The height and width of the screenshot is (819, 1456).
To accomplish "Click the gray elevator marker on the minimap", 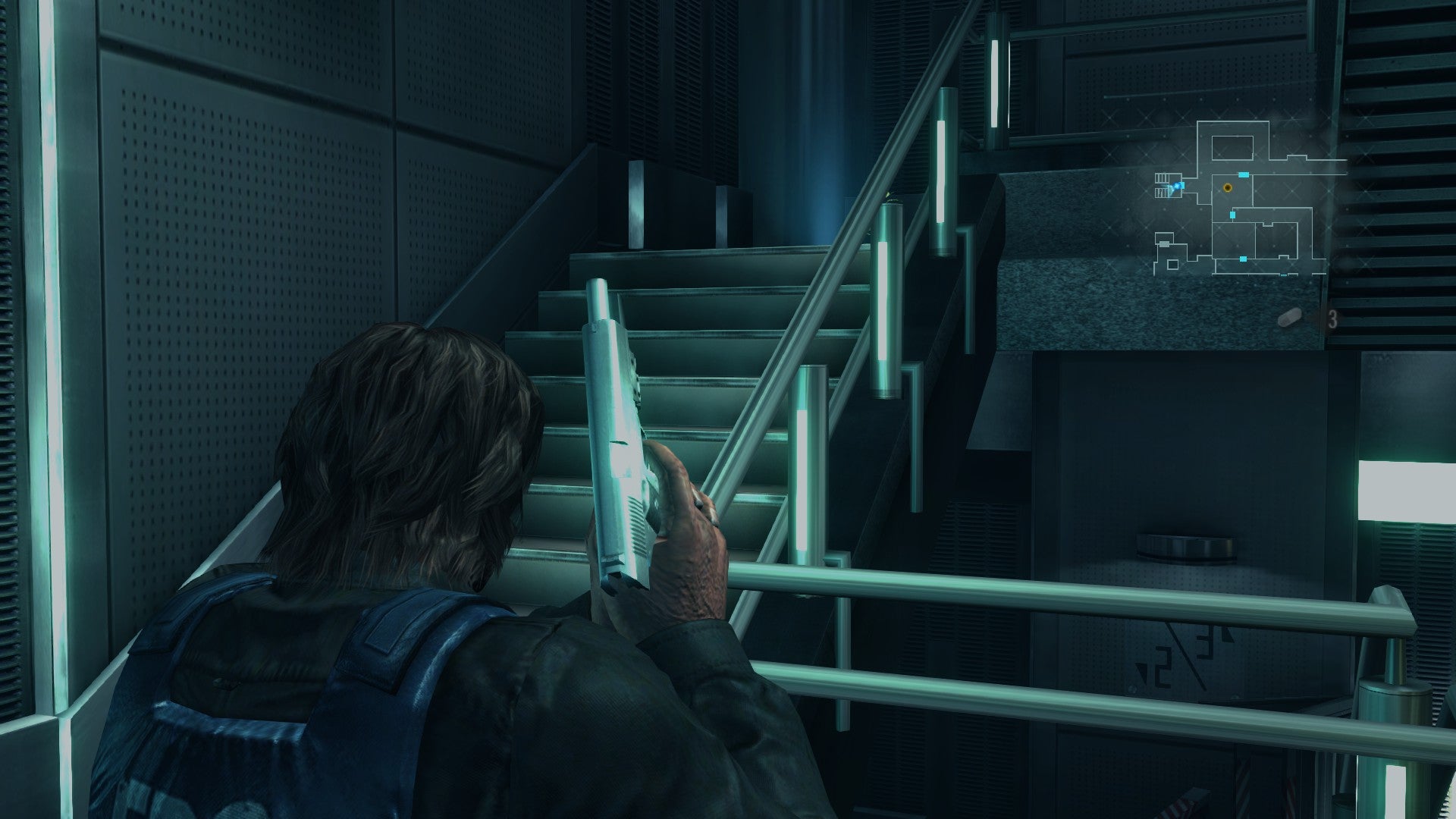I will (x=1164, y=244).
